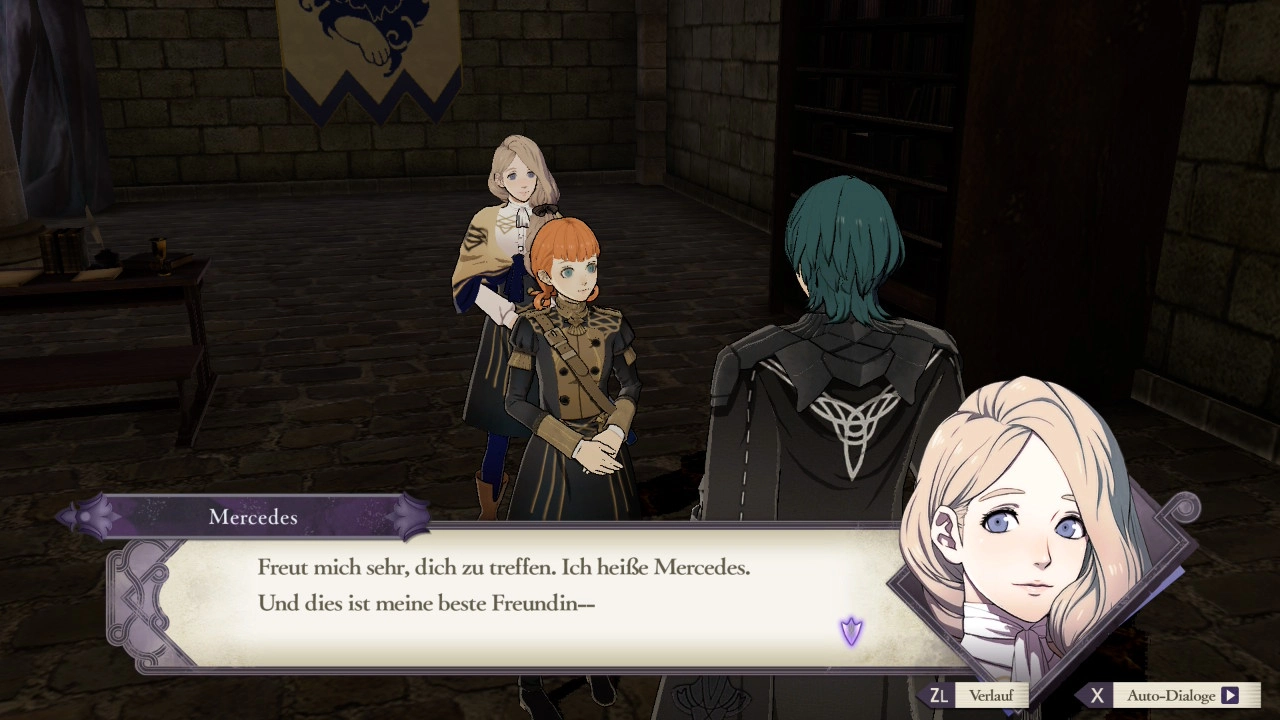Open the Verlauf dialogue log
Image resolution: width=1280 pixels, height=720 pixels.
pyautogui.click(x=989, y=695)
